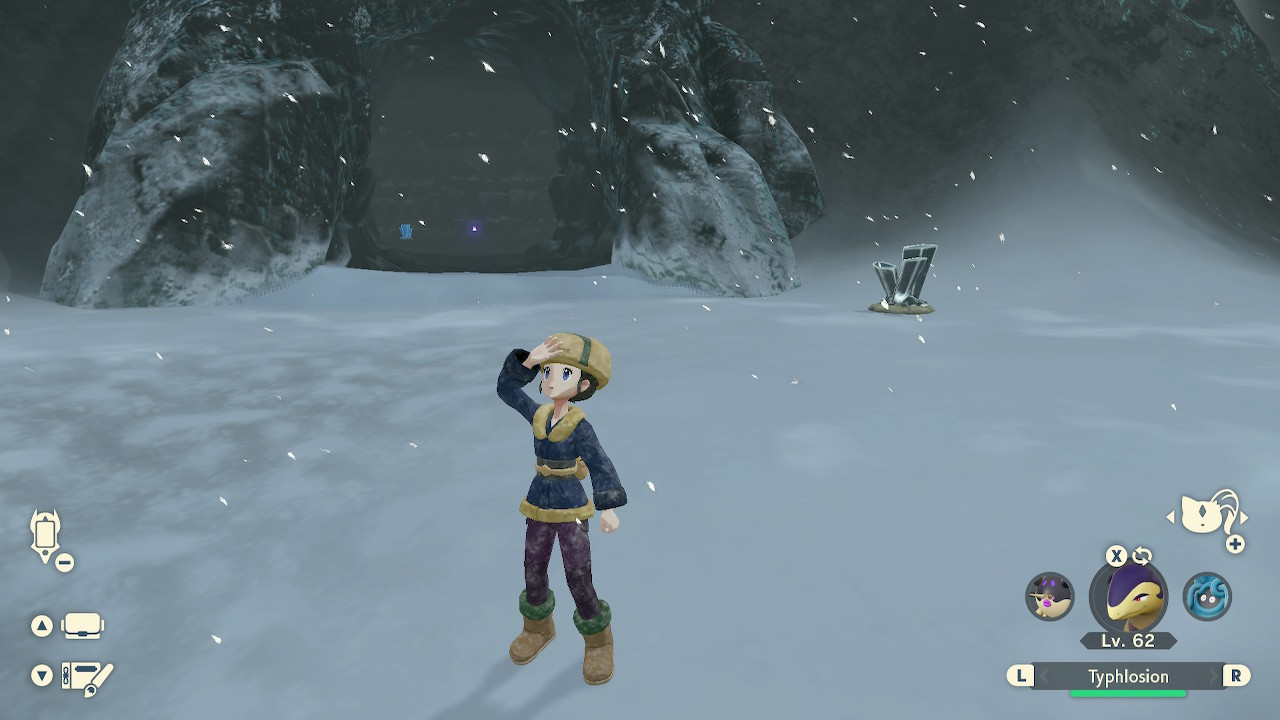Open the satchel bag icon

click(81, 626)
